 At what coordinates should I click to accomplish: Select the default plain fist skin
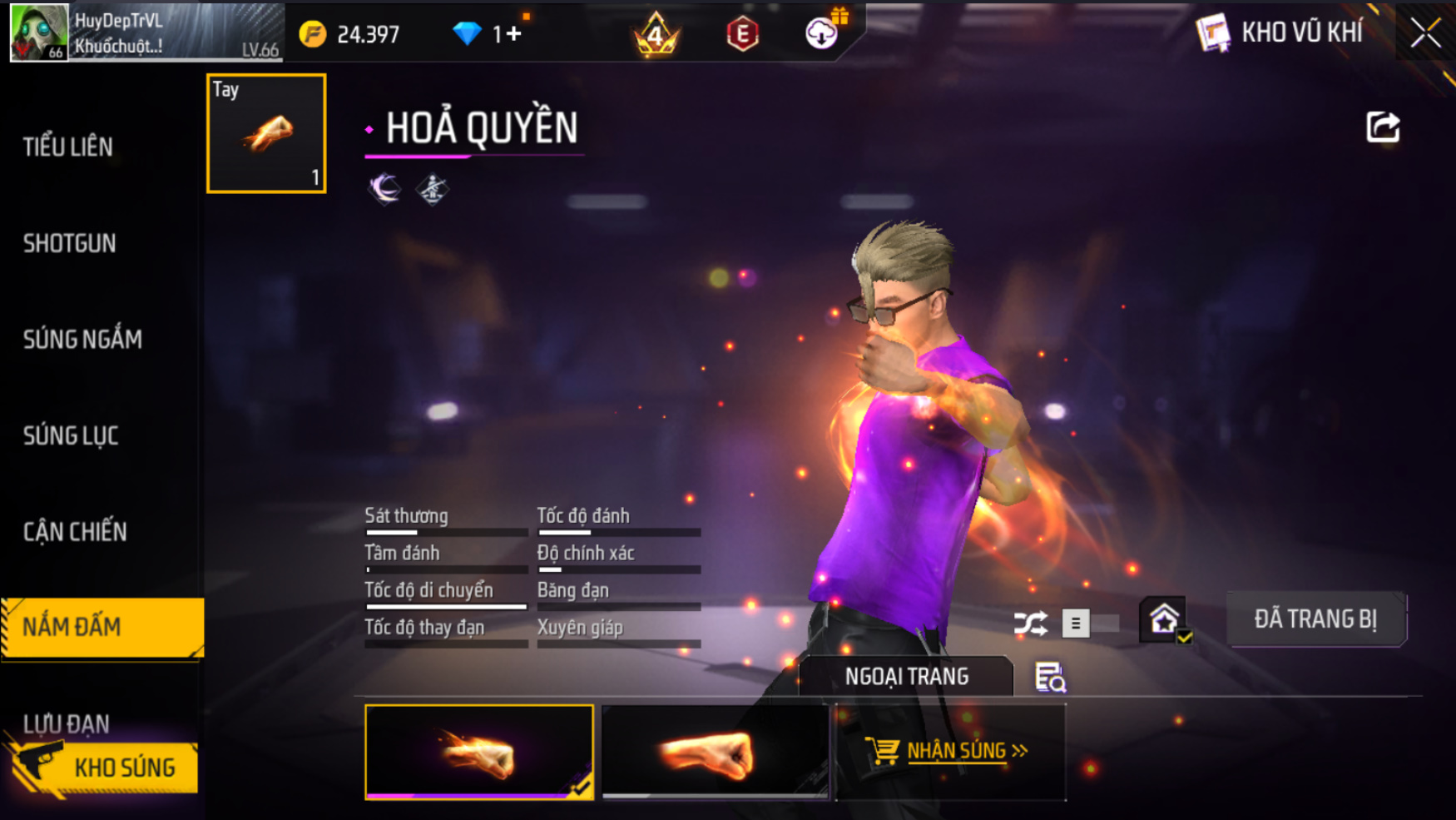[x=715, y=752]
